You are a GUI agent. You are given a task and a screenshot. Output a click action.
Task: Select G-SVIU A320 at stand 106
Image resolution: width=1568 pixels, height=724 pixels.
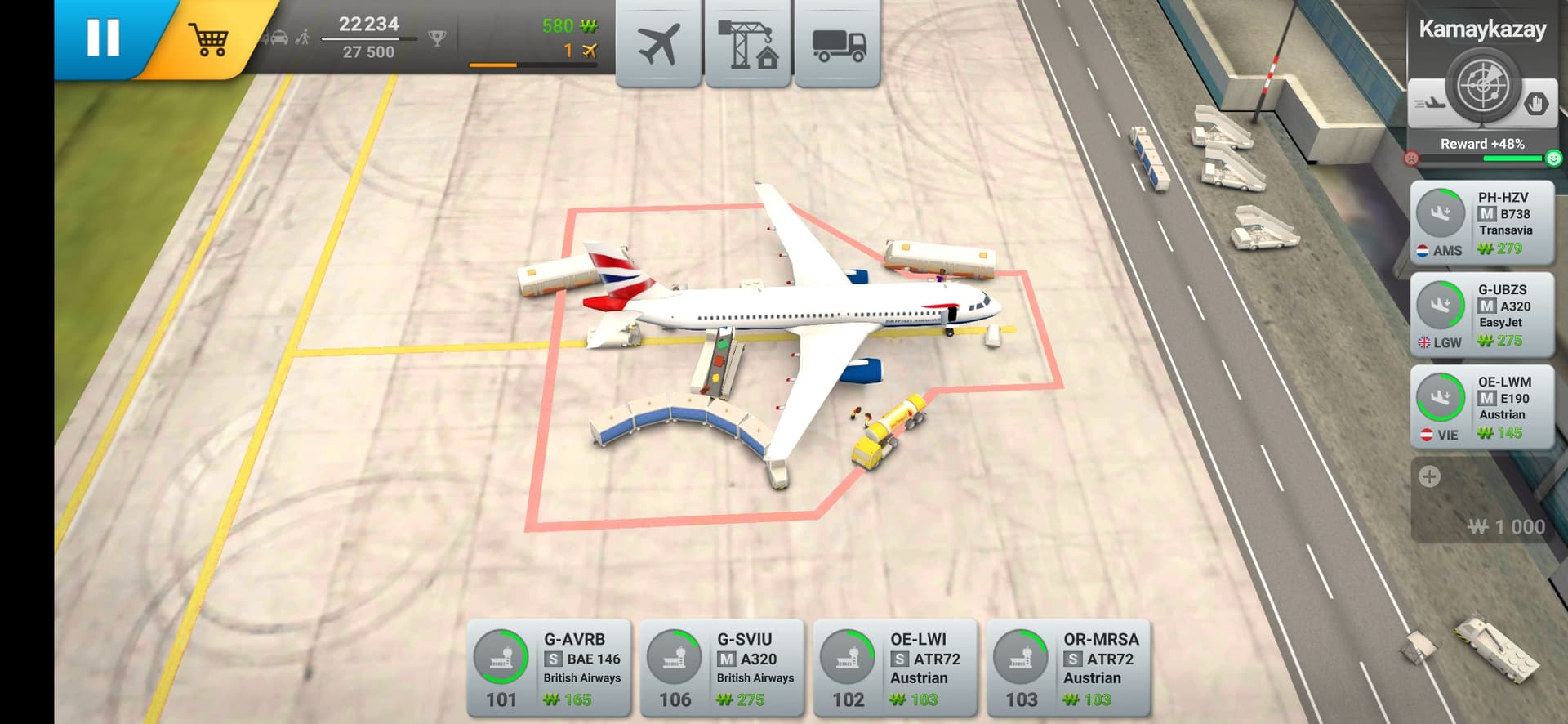point(722,668)
